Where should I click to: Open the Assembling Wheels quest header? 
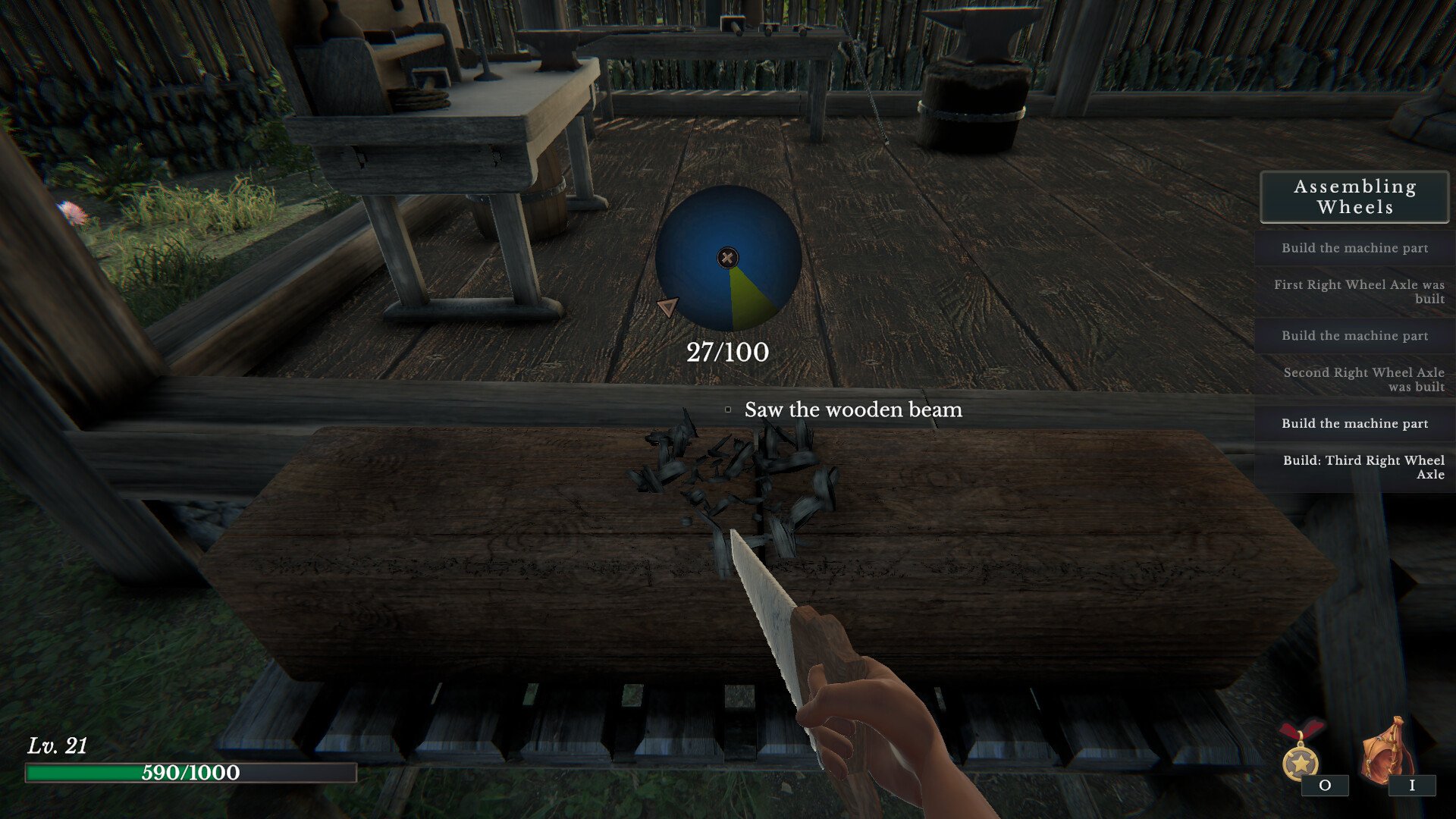click(1354, 197)
